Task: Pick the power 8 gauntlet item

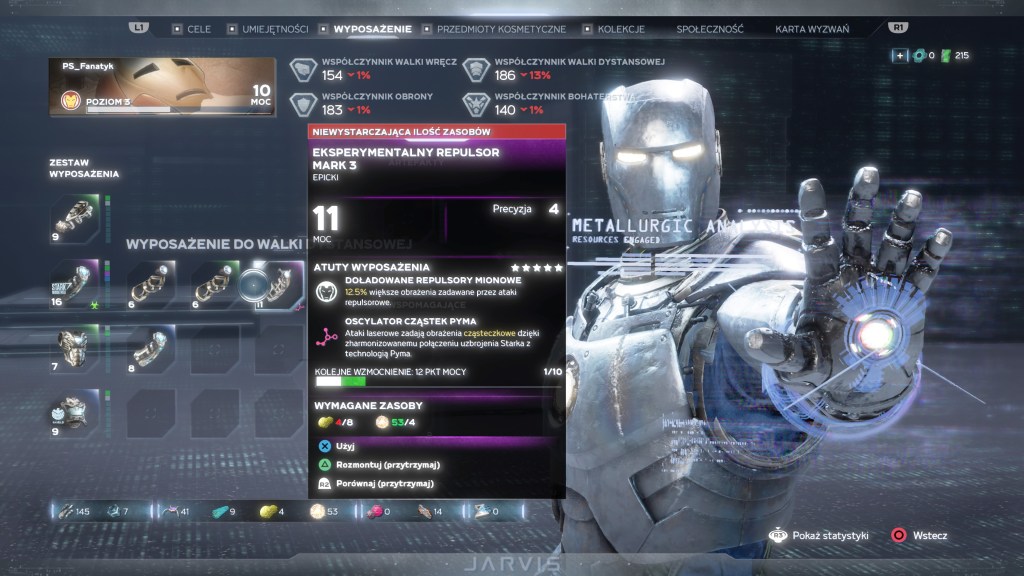Action: [151, 350]
